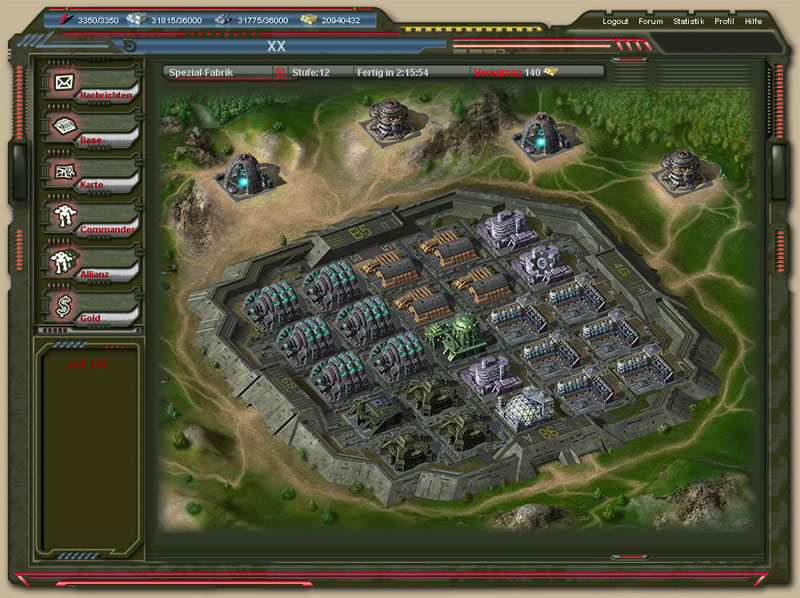Open the Forum link
800x598 pixels.
pos(650,21)
